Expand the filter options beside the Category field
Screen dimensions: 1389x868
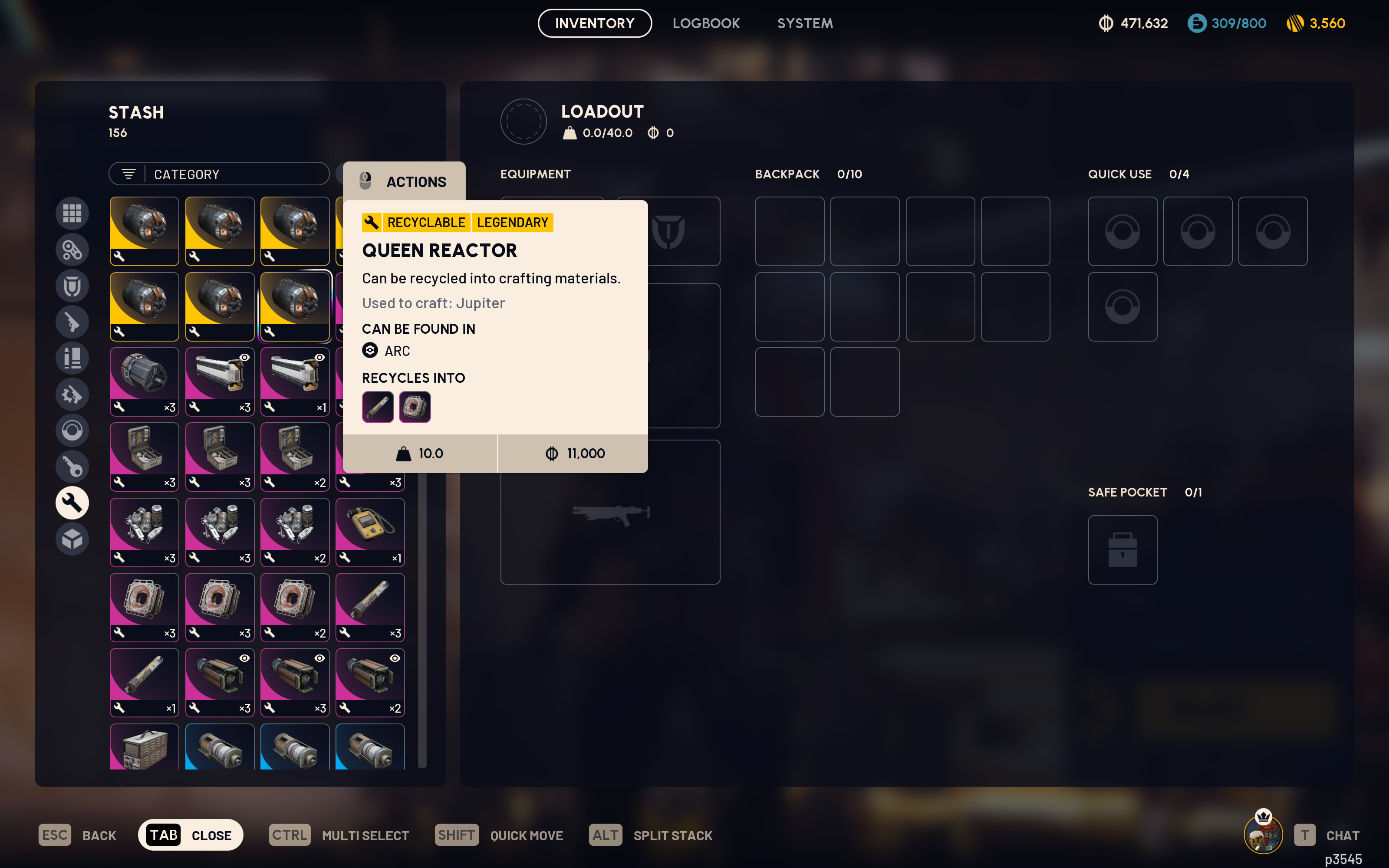128,173
